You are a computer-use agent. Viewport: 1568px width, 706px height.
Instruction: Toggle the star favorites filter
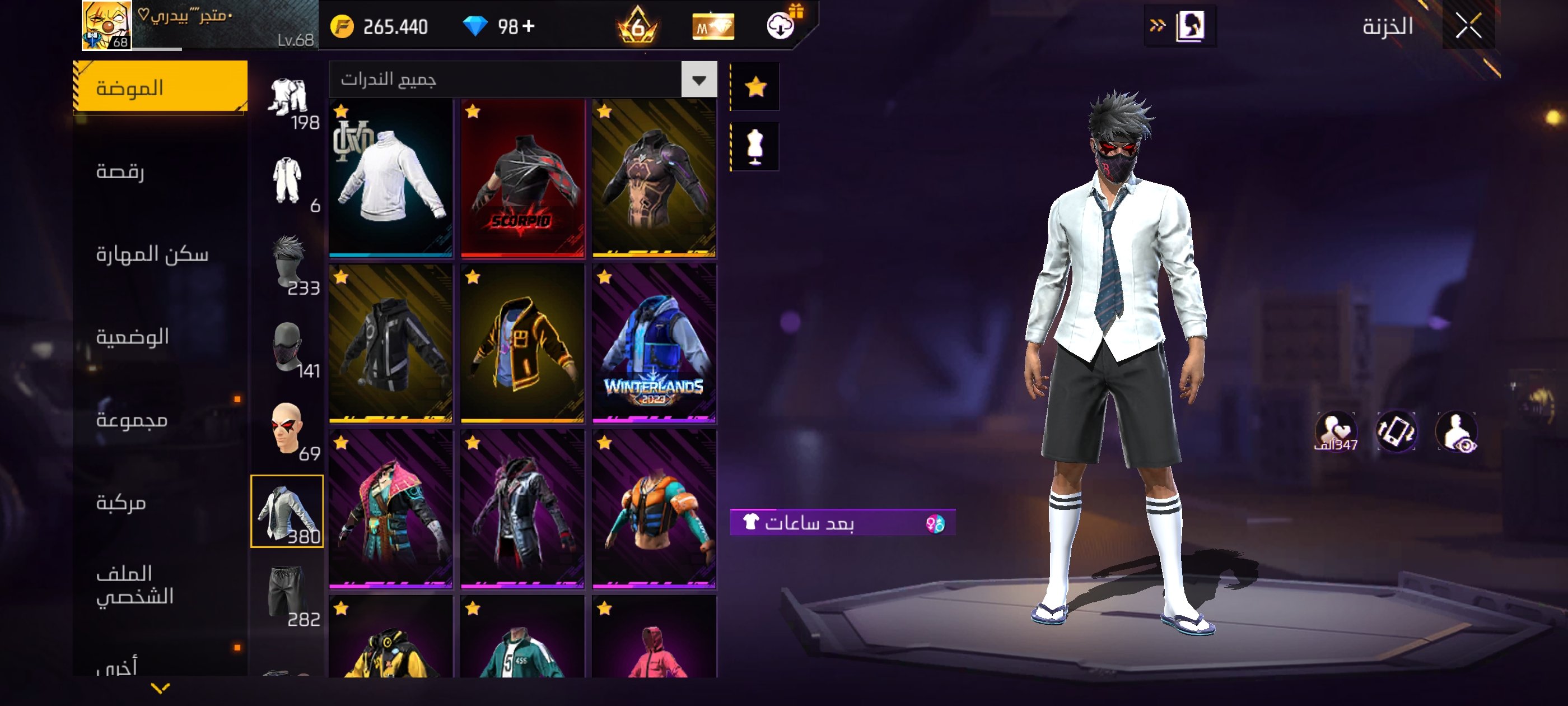[x=755, y=87]
